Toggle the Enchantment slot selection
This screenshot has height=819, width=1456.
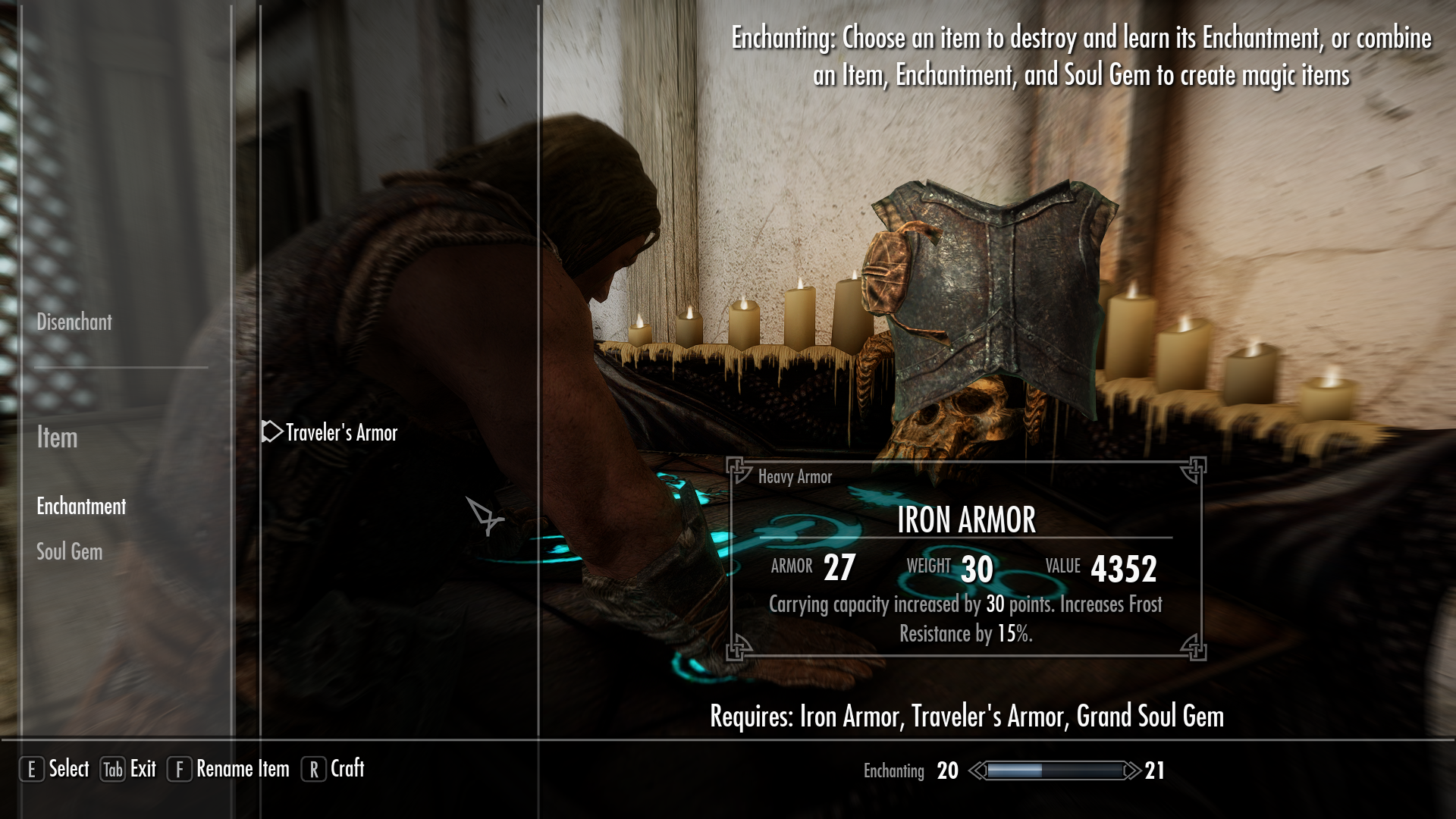pyautogui.click(x=81, y=507)
